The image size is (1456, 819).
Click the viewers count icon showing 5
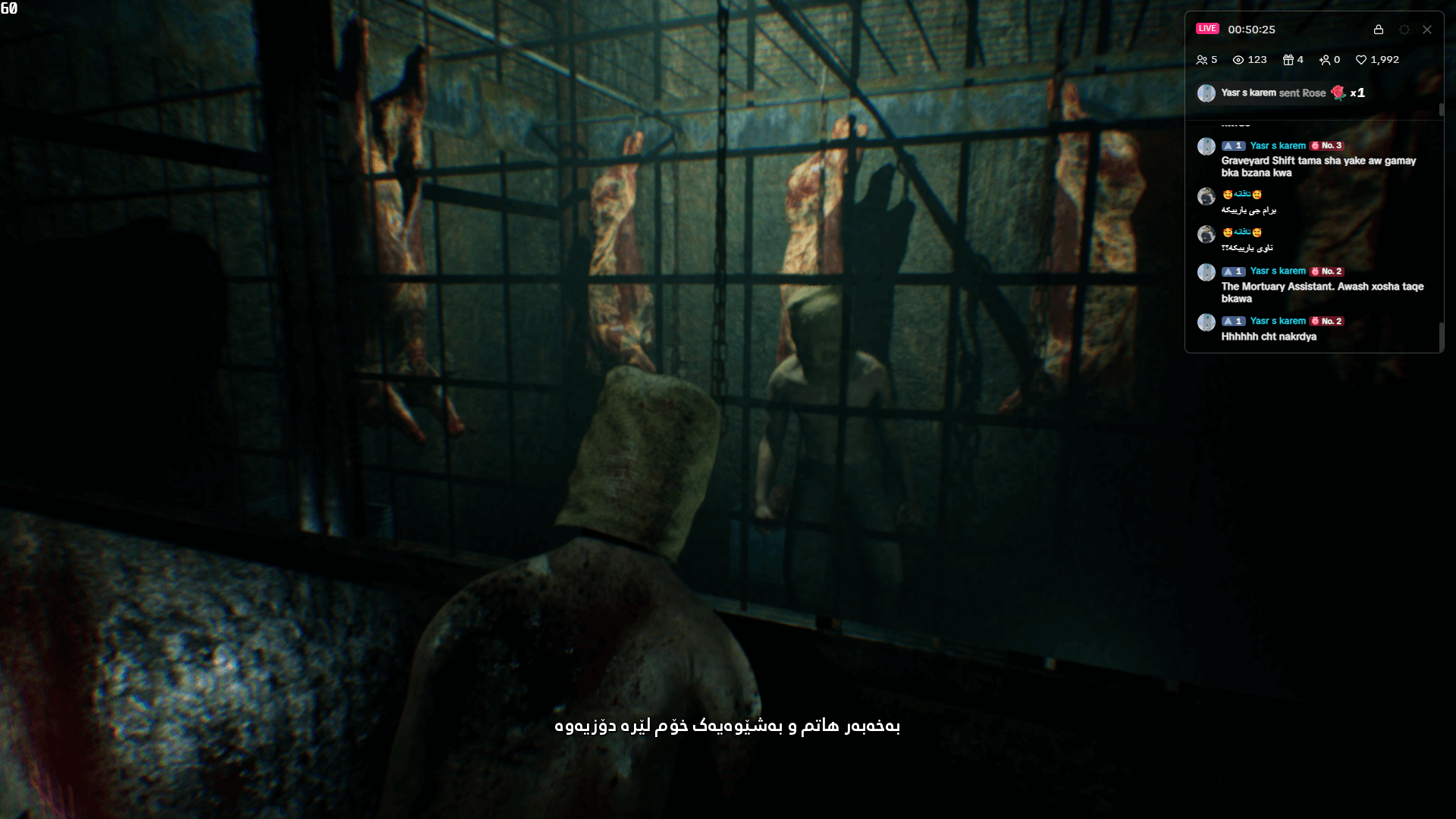[1203, 59]
